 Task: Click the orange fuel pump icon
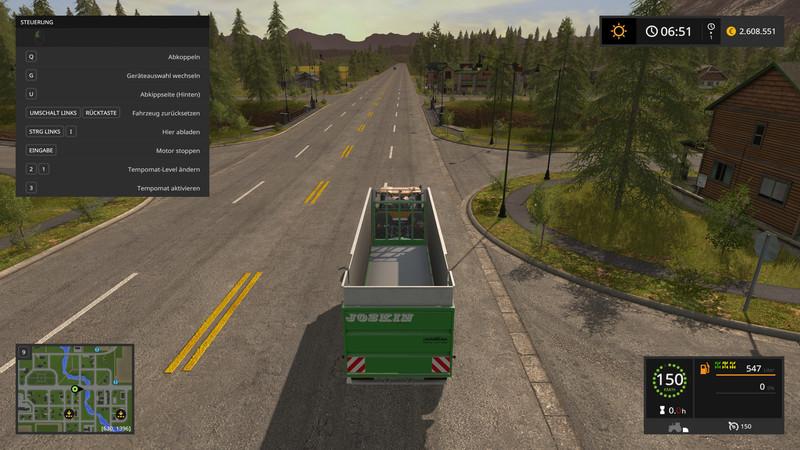[704, 370]
